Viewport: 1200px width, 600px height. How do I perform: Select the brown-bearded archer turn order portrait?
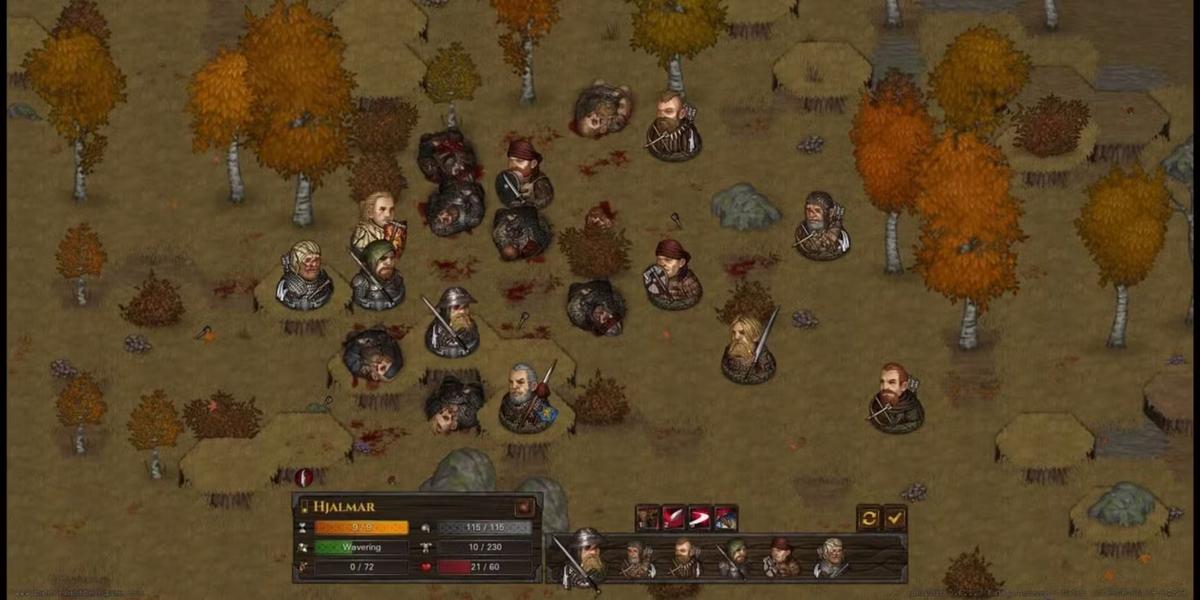[x=684, y=559]
